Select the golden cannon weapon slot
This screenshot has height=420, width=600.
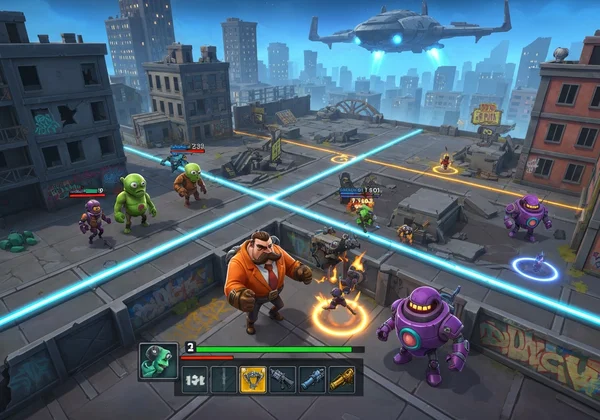(x=342, y=380)
